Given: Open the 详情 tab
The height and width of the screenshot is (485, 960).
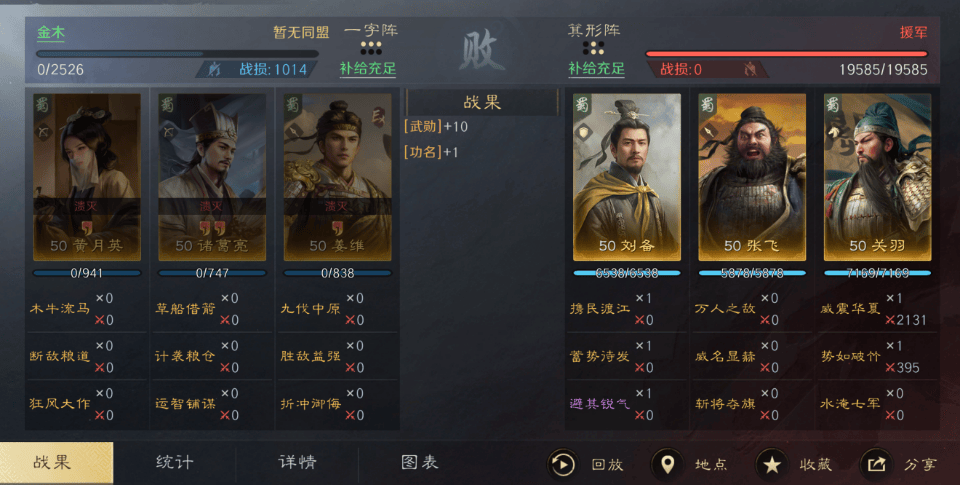Looking at the screenshot, I should click(297, 463).
